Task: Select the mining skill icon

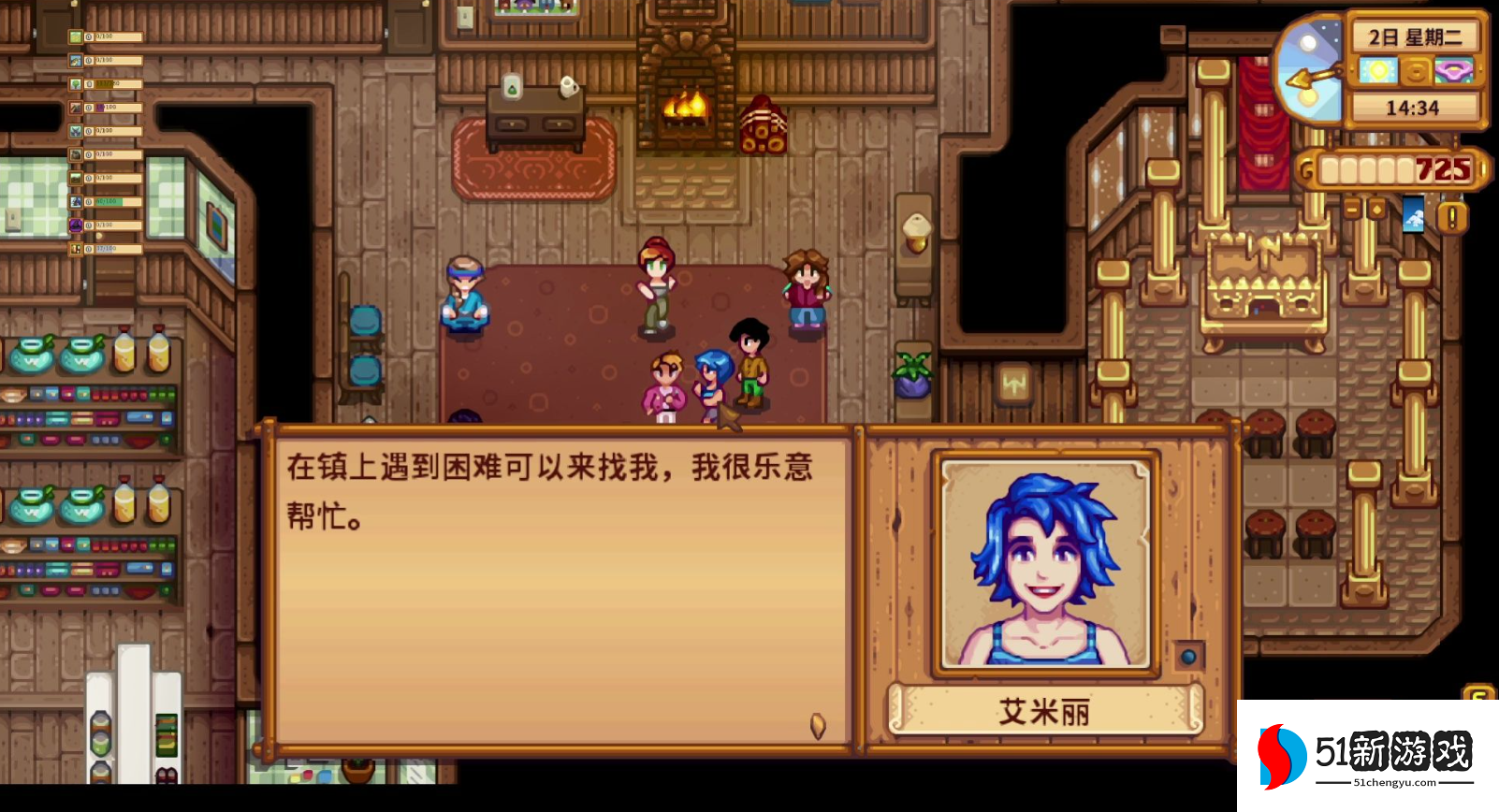Action: pos(75,107)
